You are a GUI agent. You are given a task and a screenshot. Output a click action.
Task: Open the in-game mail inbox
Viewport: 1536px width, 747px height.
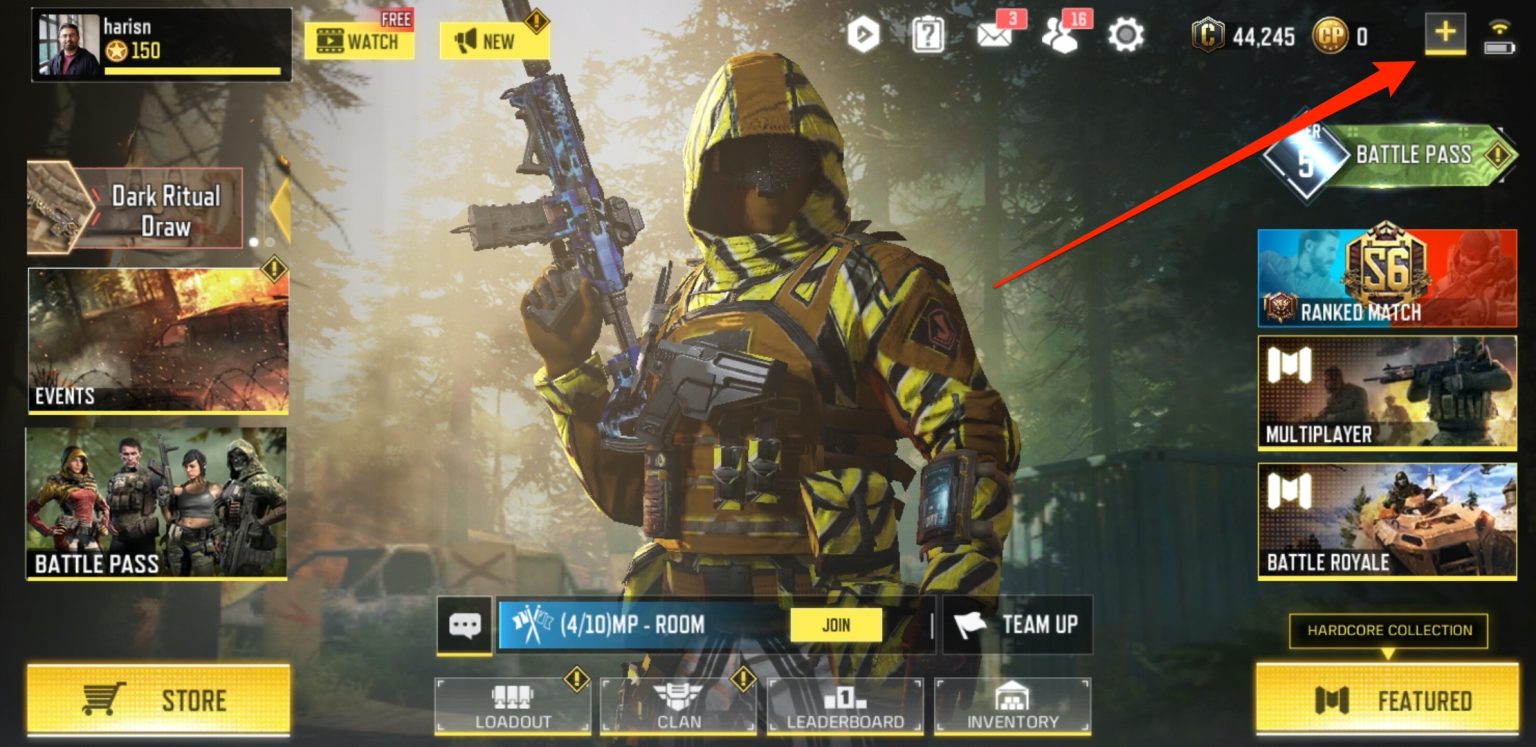[x=996, y=33]
